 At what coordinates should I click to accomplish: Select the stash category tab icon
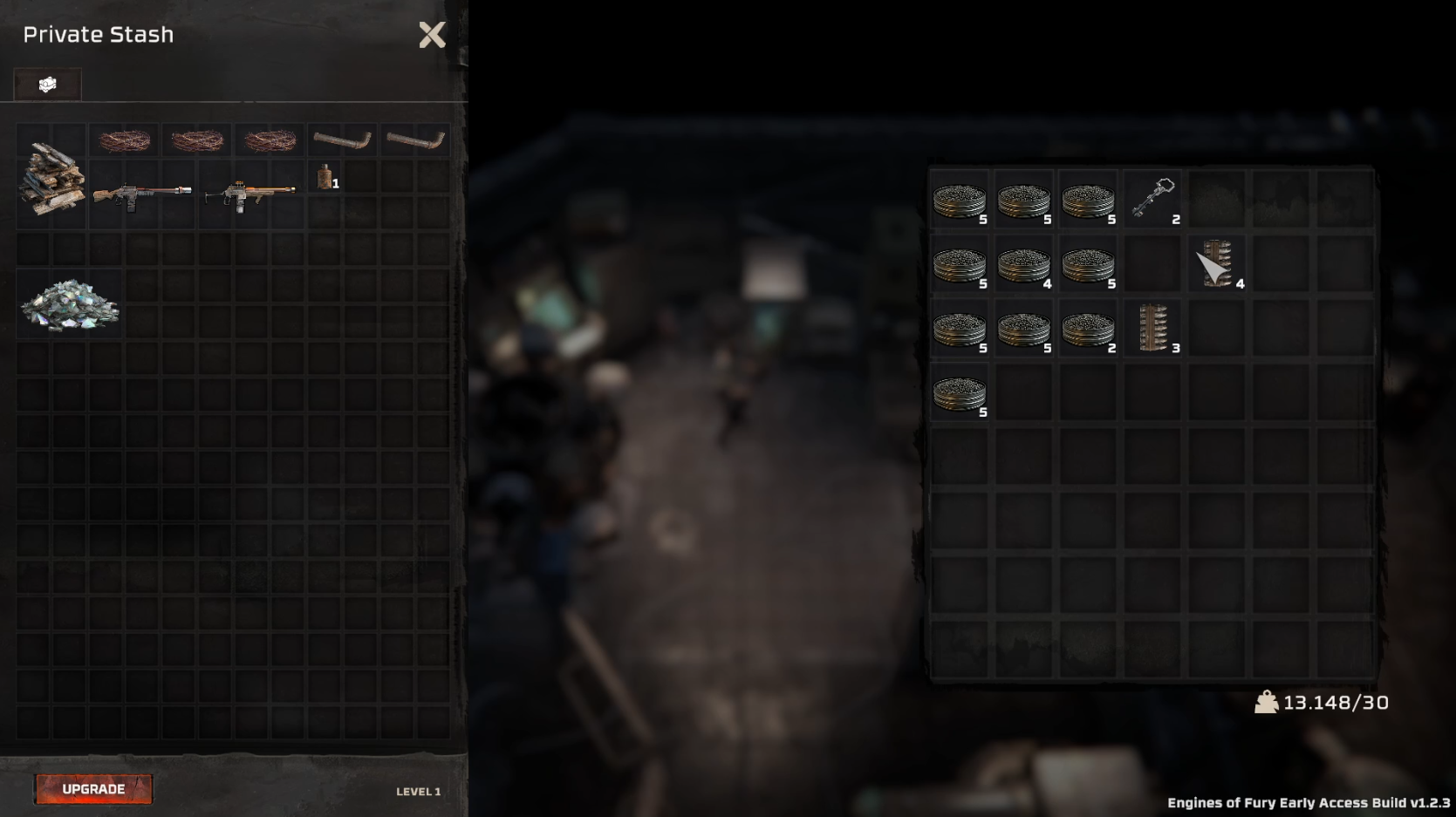(48, 85)
